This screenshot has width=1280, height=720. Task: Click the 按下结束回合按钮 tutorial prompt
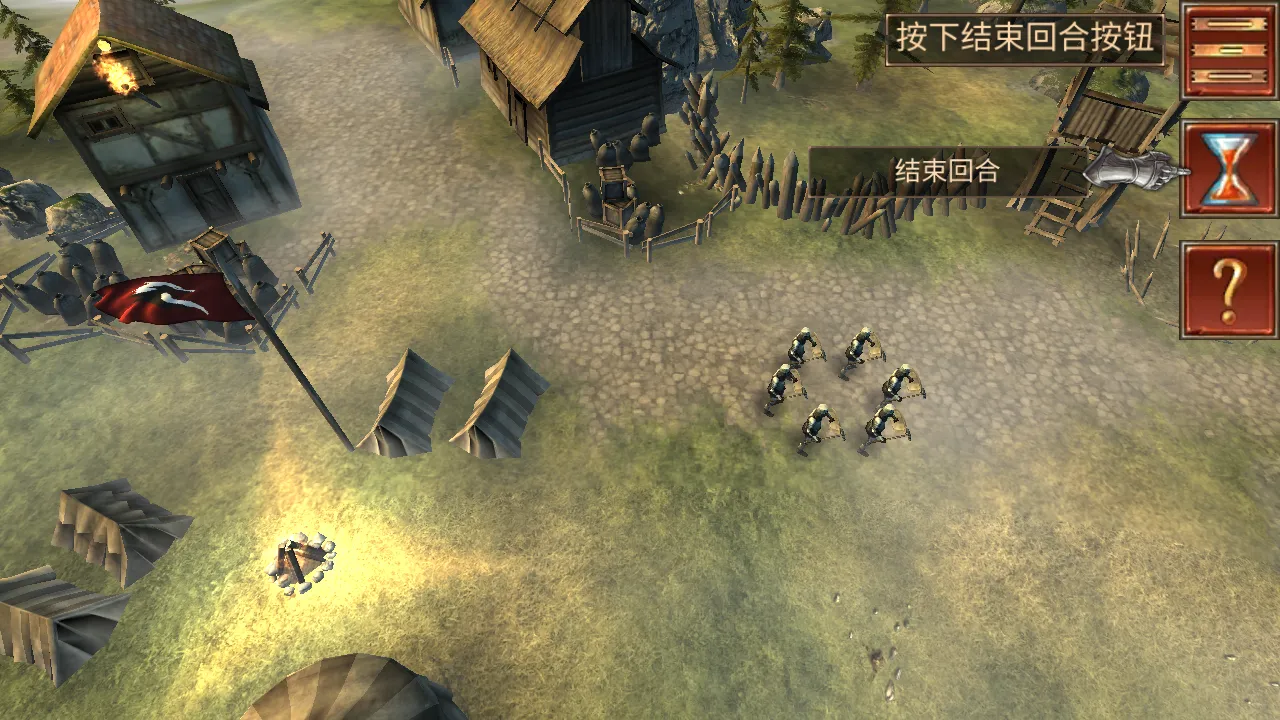tap(1028, 33)
